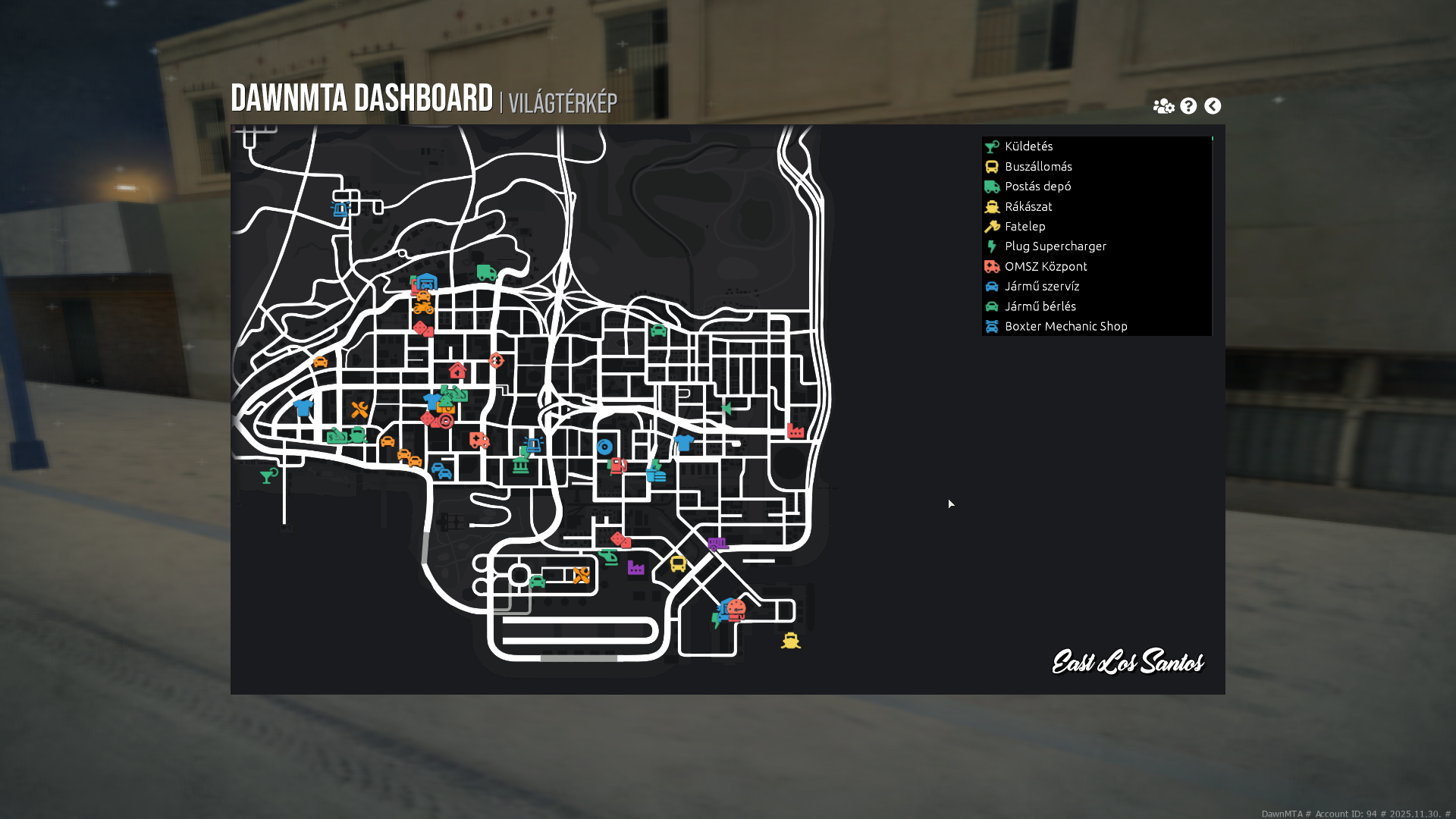Choose the OMSZ Központ legend entry
Viewport: 1456px width, 819px height.
pos(1046,266)
